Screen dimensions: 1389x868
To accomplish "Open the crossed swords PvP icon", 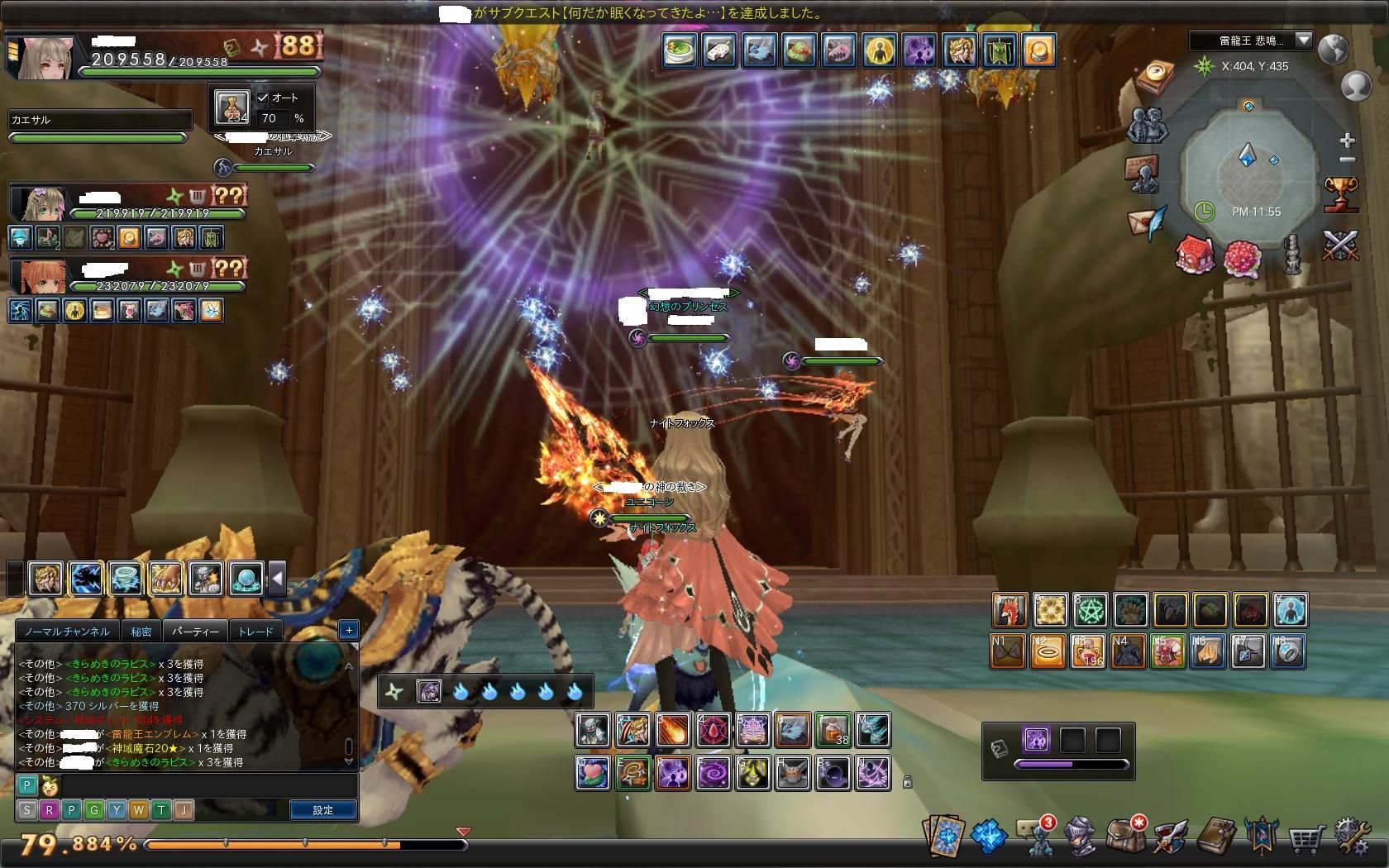I will tap(1340, 246).
